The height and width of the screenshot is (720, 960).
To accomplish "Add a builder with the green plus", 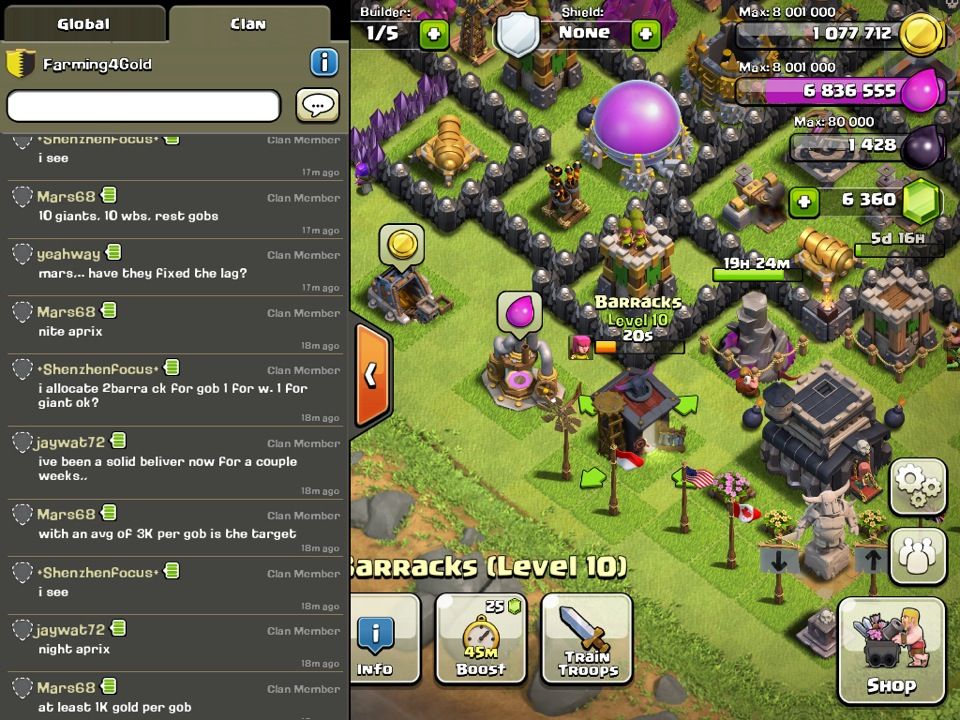I will [x=434, y=33].
